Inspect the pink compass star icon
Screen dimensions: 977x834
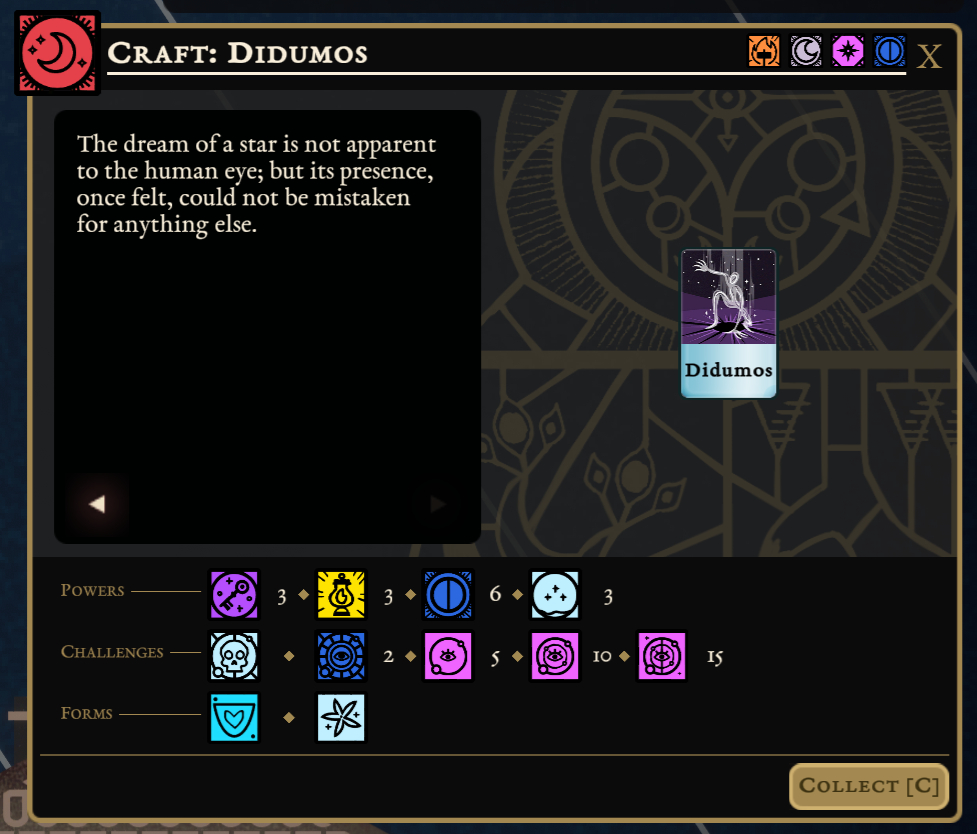coord(848,51)
